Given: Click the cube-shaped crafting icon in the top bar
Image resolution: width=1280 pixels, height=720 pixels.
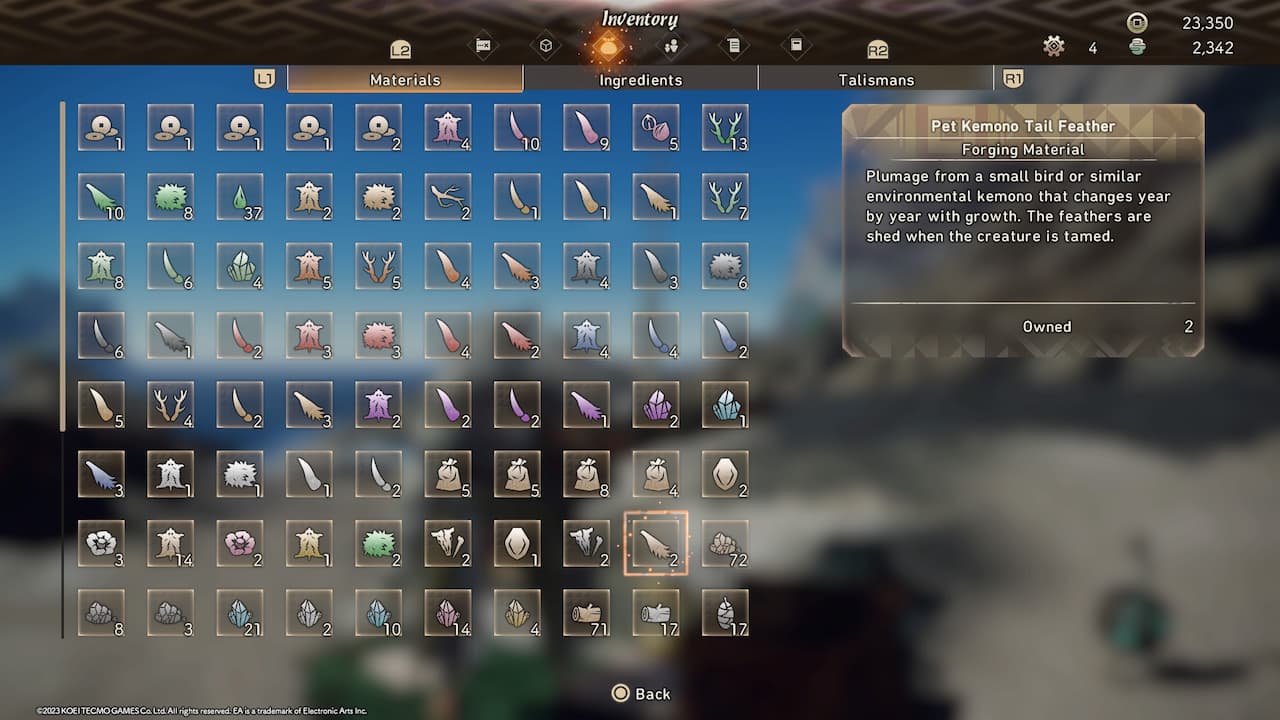Looking at the screenshot, I should point(547,45).
